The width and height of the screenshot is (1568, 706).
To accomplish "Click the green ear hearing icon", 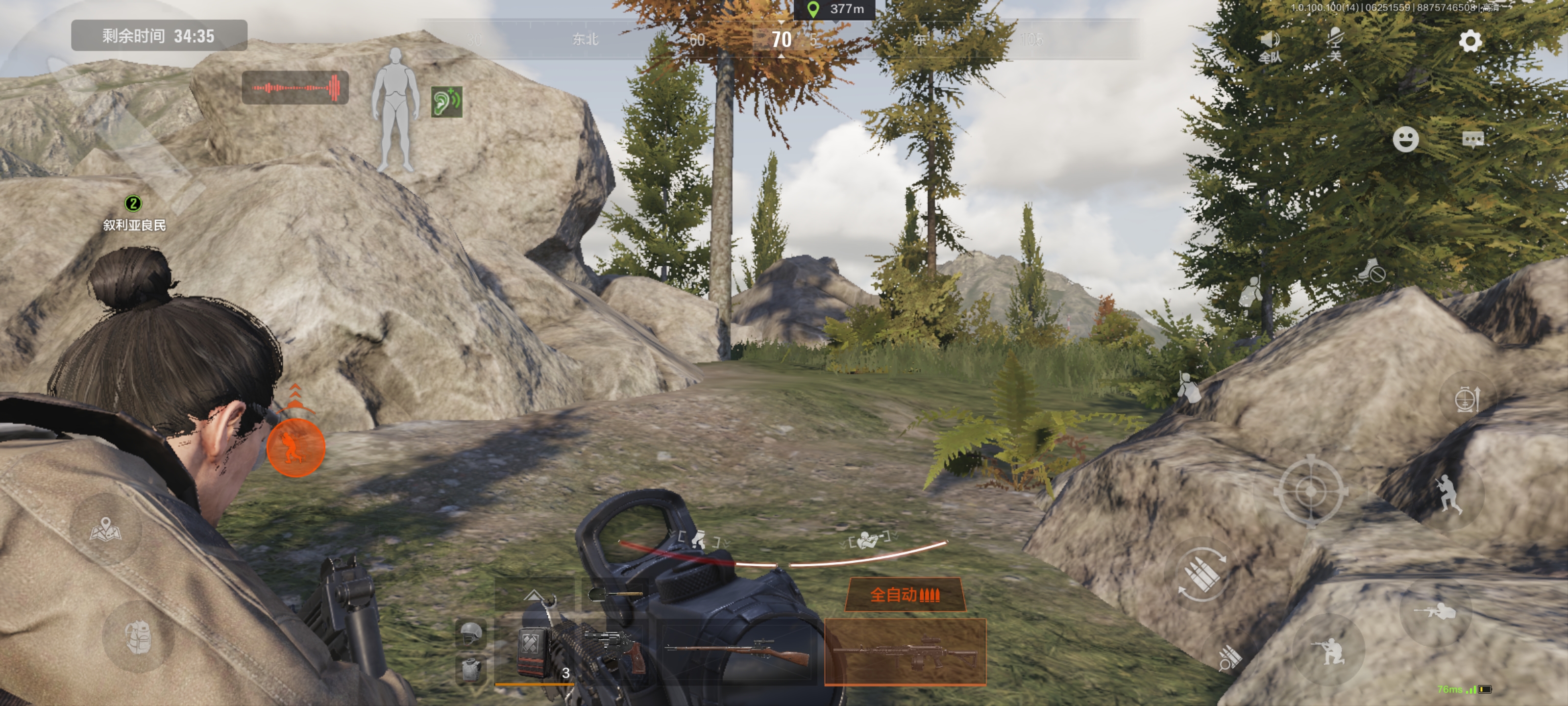I will pyautogui.click(x=446, y=101).
